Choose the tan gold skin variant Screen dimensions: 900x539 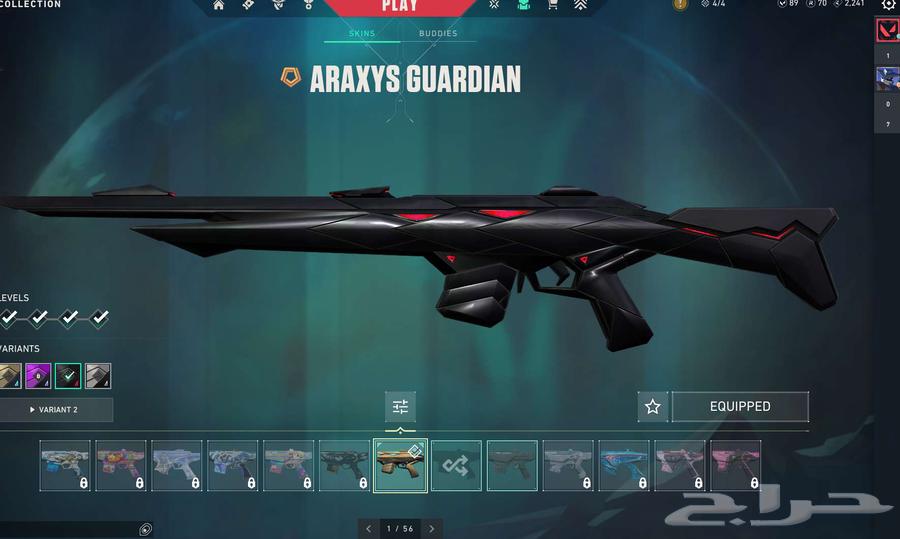(9, 376)
